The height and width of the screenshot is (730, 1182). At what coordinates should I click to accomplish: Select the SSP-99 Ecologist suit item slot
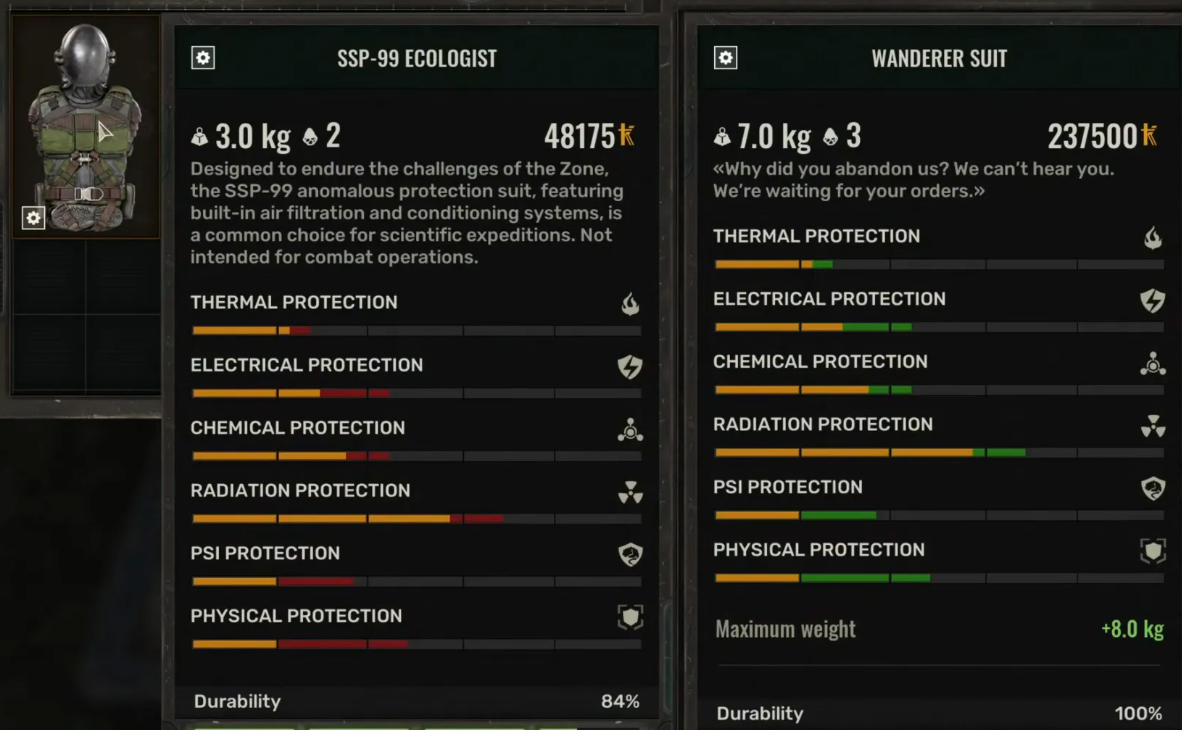(85, 125)
